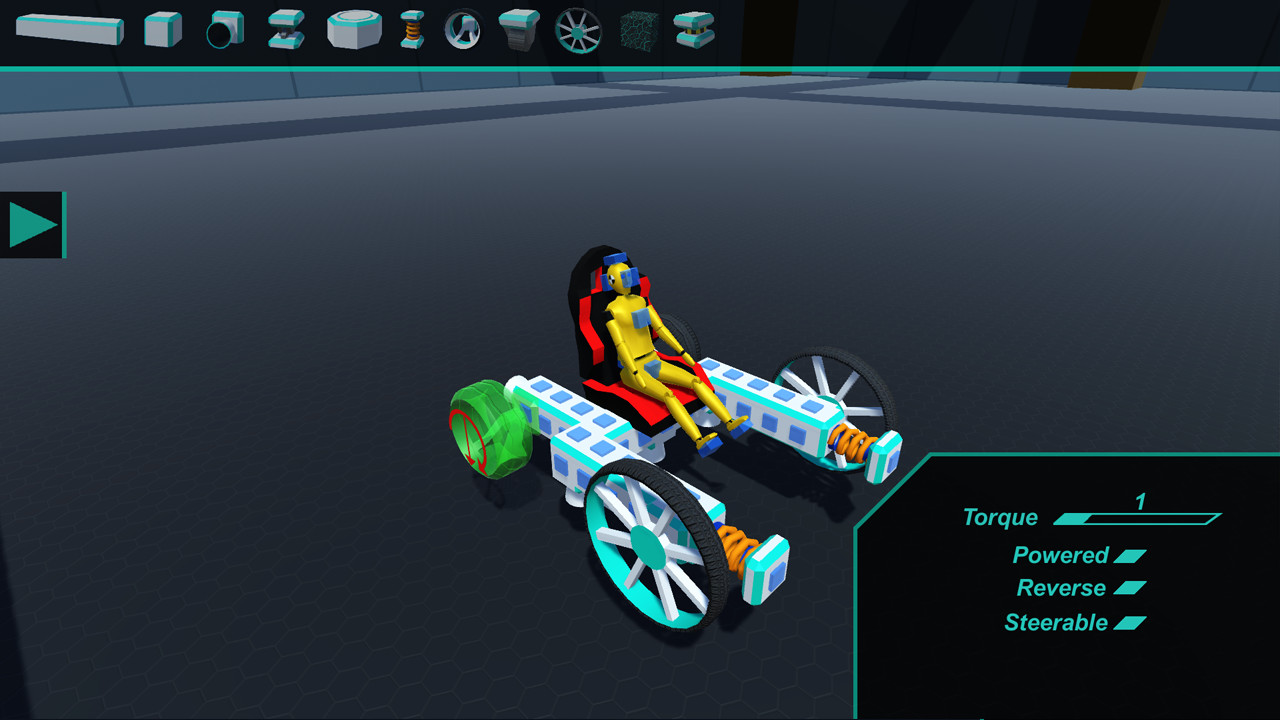
Task: Select the small cube block icon
Action: 160,28
